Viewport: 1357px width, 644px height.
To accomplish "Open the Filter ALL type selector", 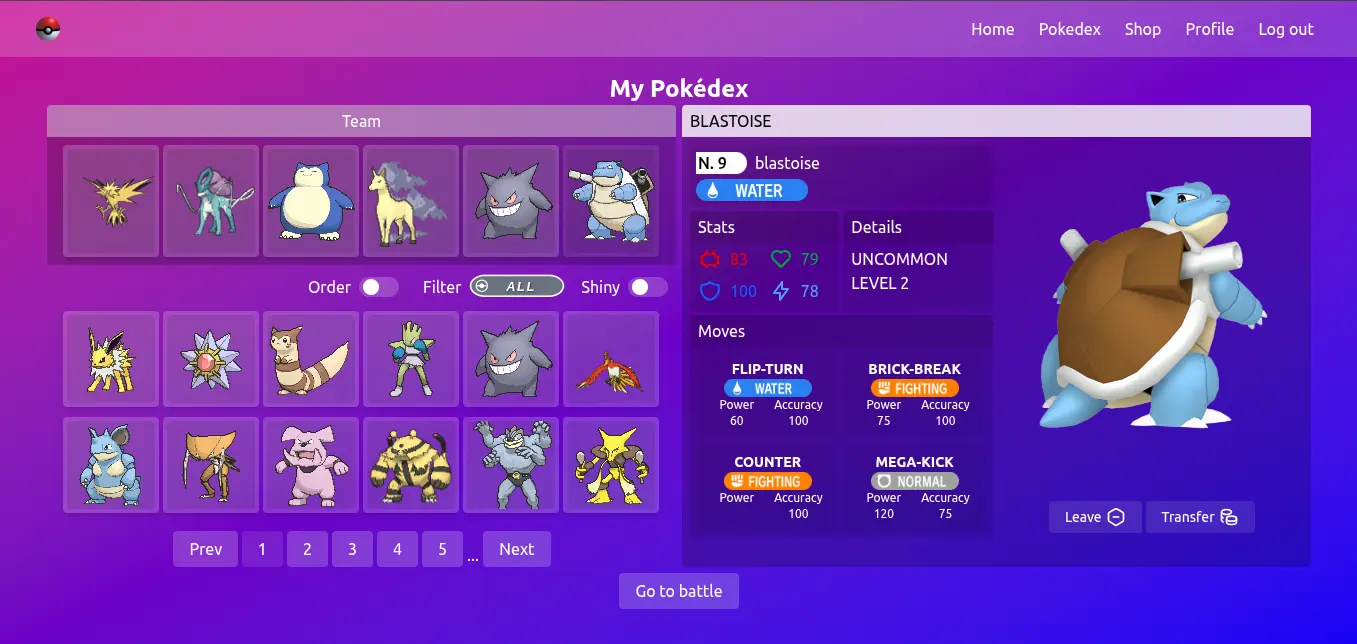I will (x=516, y=287).
